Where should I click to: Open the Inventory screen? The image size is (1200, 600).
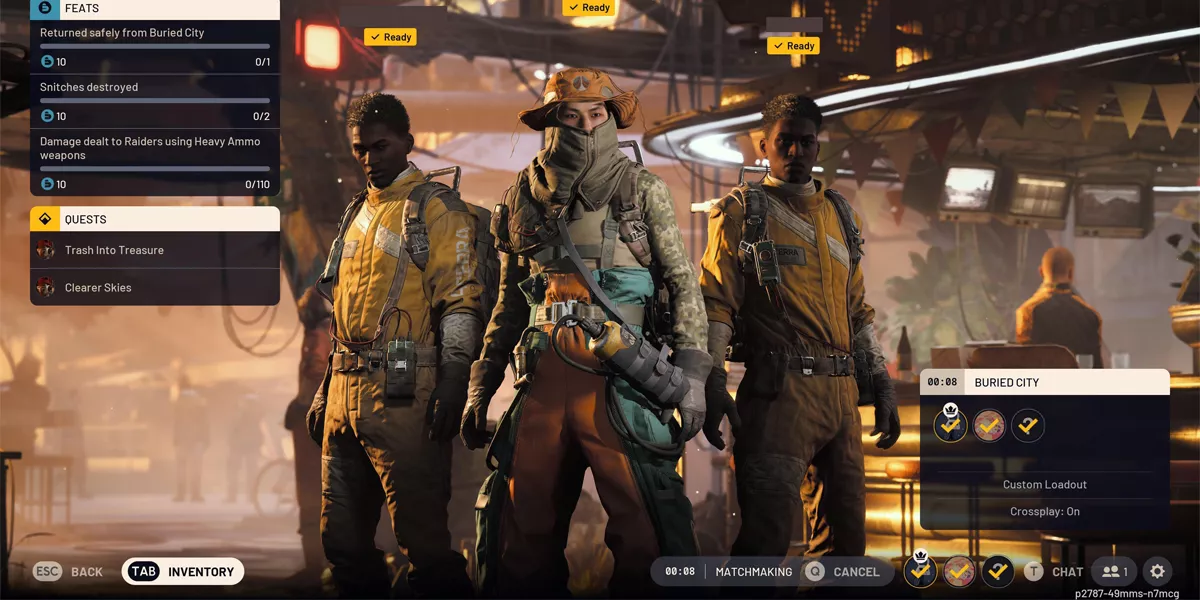pos(183,572)
